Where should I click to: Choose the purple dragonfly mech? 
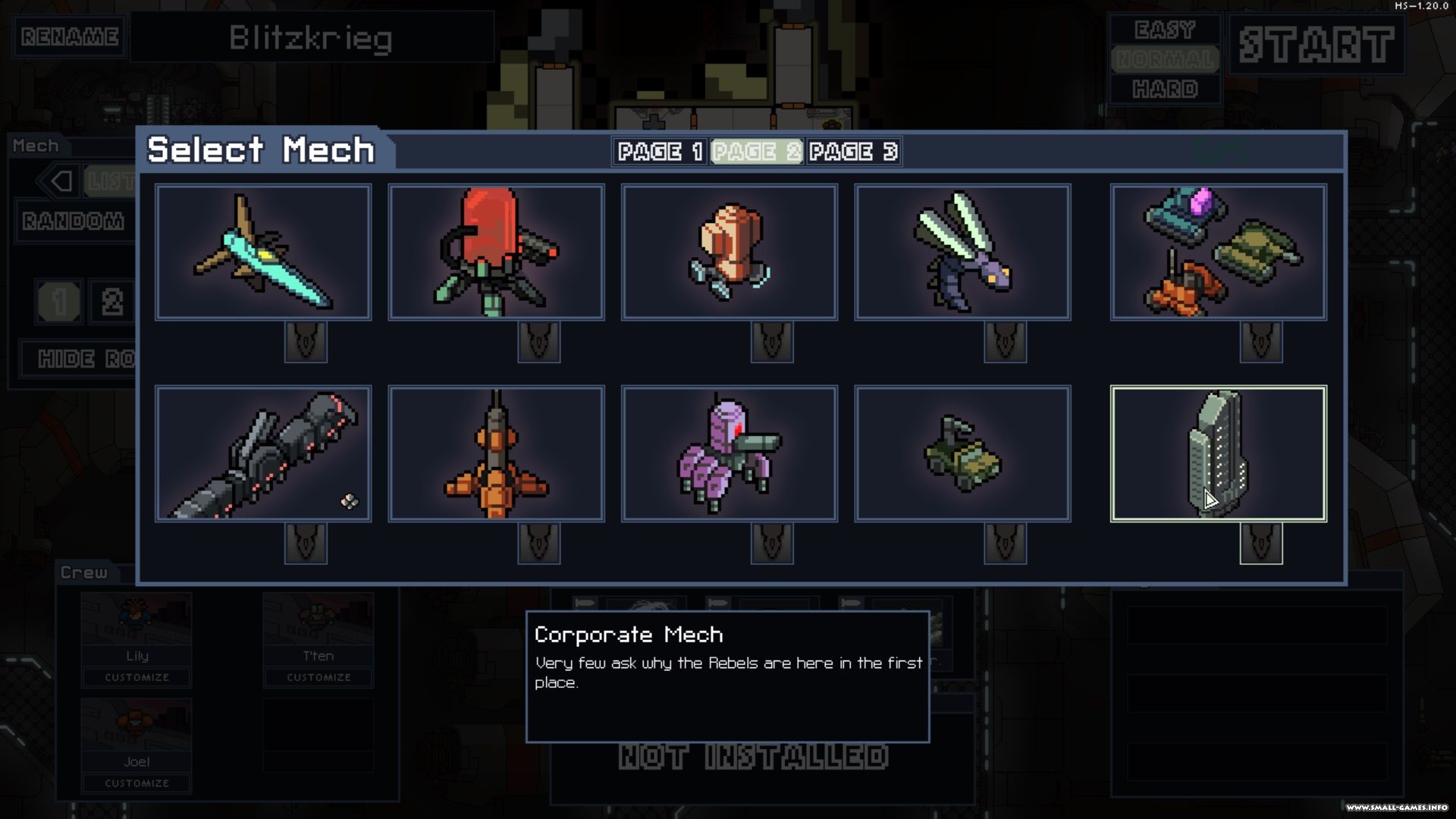coord(962,252)
